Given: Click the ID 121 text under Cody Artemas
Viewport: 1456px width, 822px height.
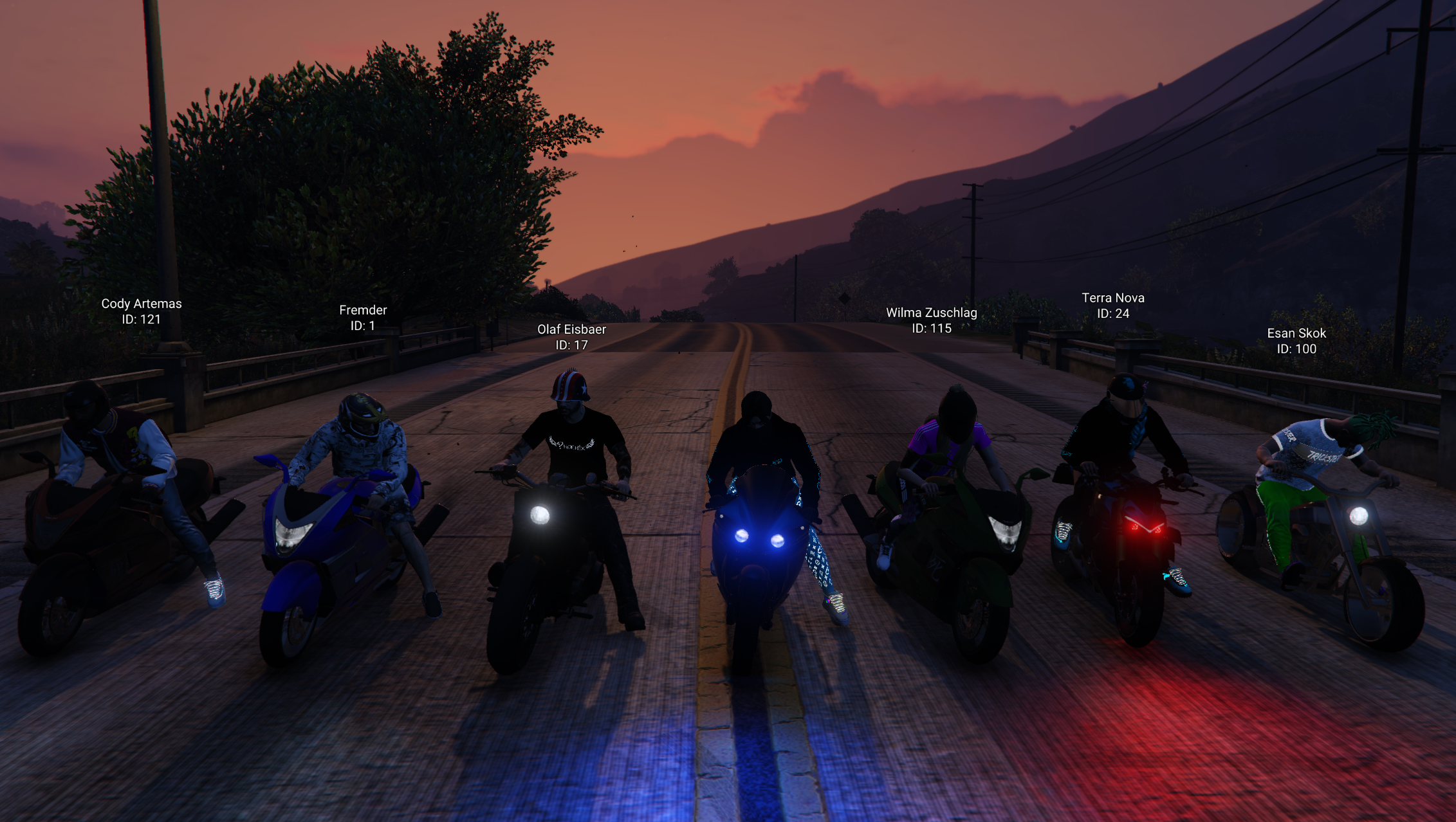Looking at the screenshot, I should pyautogui.click(x=143, y=320).
